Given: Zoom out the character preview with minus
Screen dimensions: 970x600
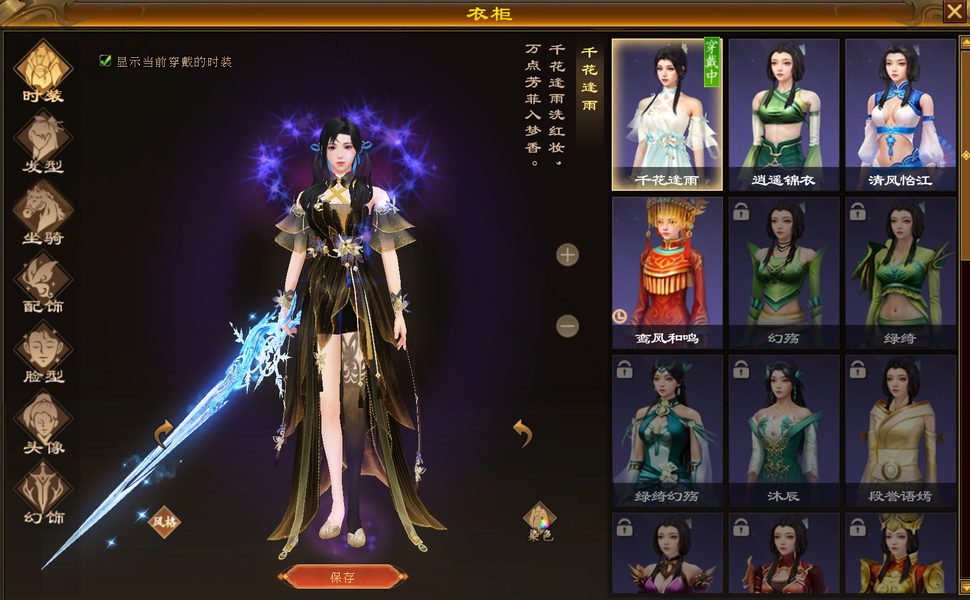Looking at the screenshot, I should coord(567,325).
